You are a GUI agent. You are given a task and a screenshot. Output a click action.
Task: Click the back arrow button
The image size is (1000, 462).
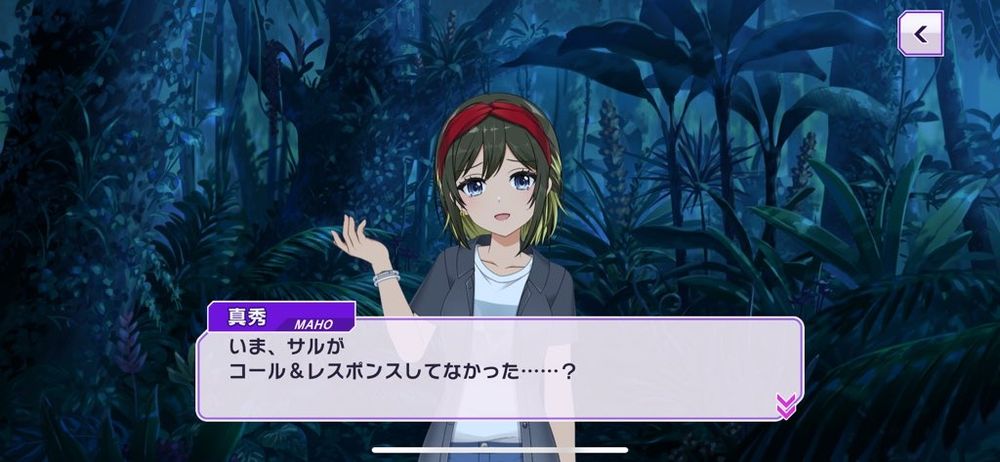(920, 34)
